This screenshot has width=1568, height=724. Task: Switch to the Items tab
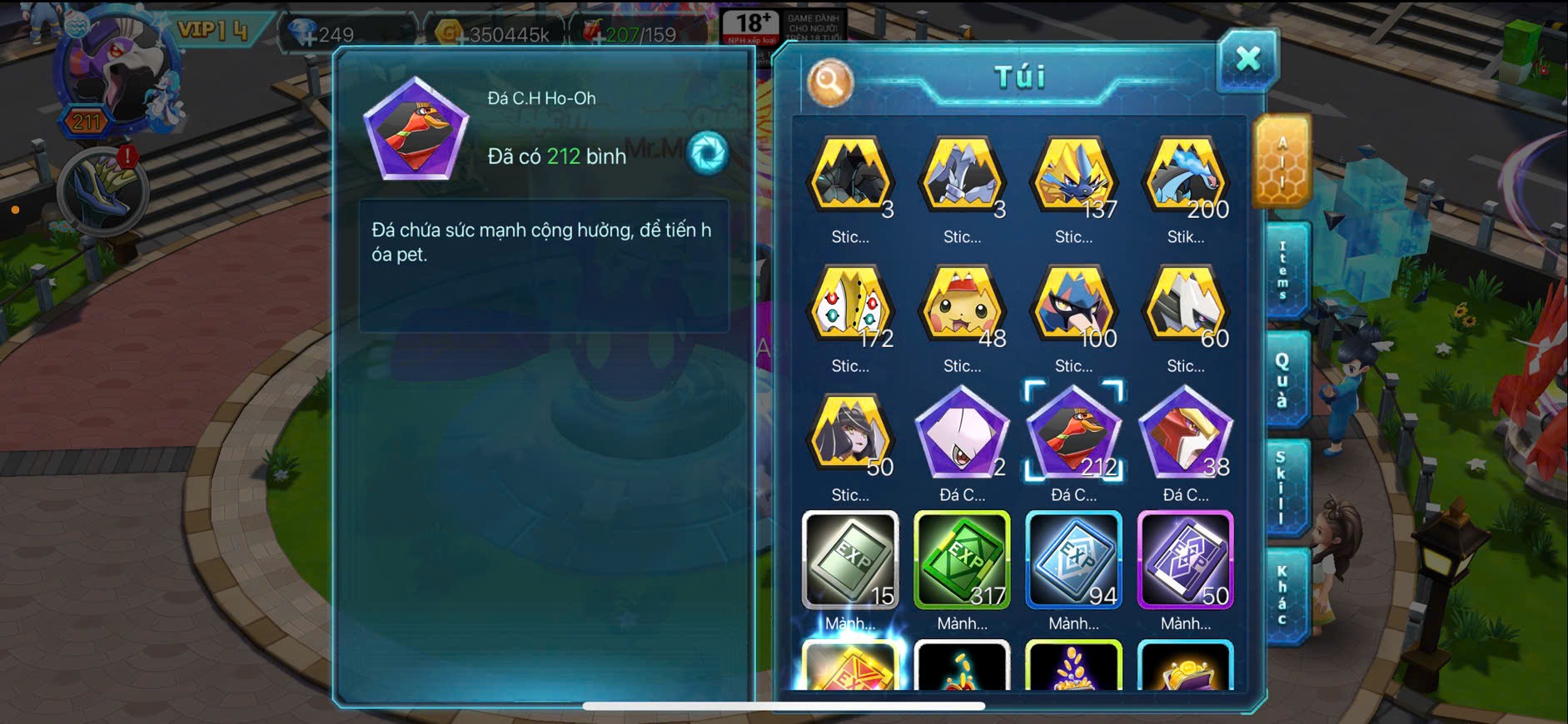pyautogui.click(x=1284, y=271)
